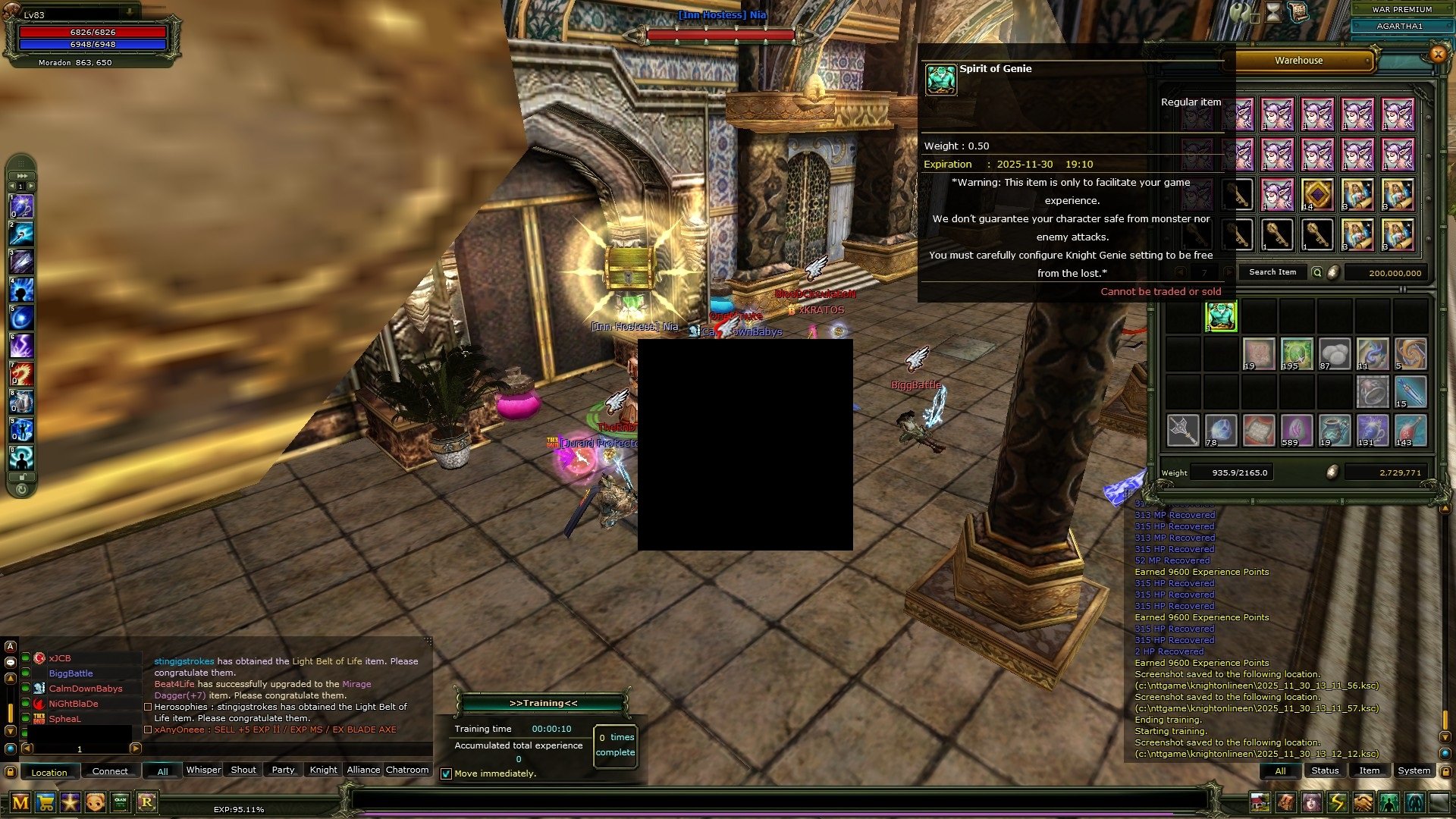Toggle the Move immediately checkbox
This screenshot has width=1456, height=819.
[x=447, y=774]
